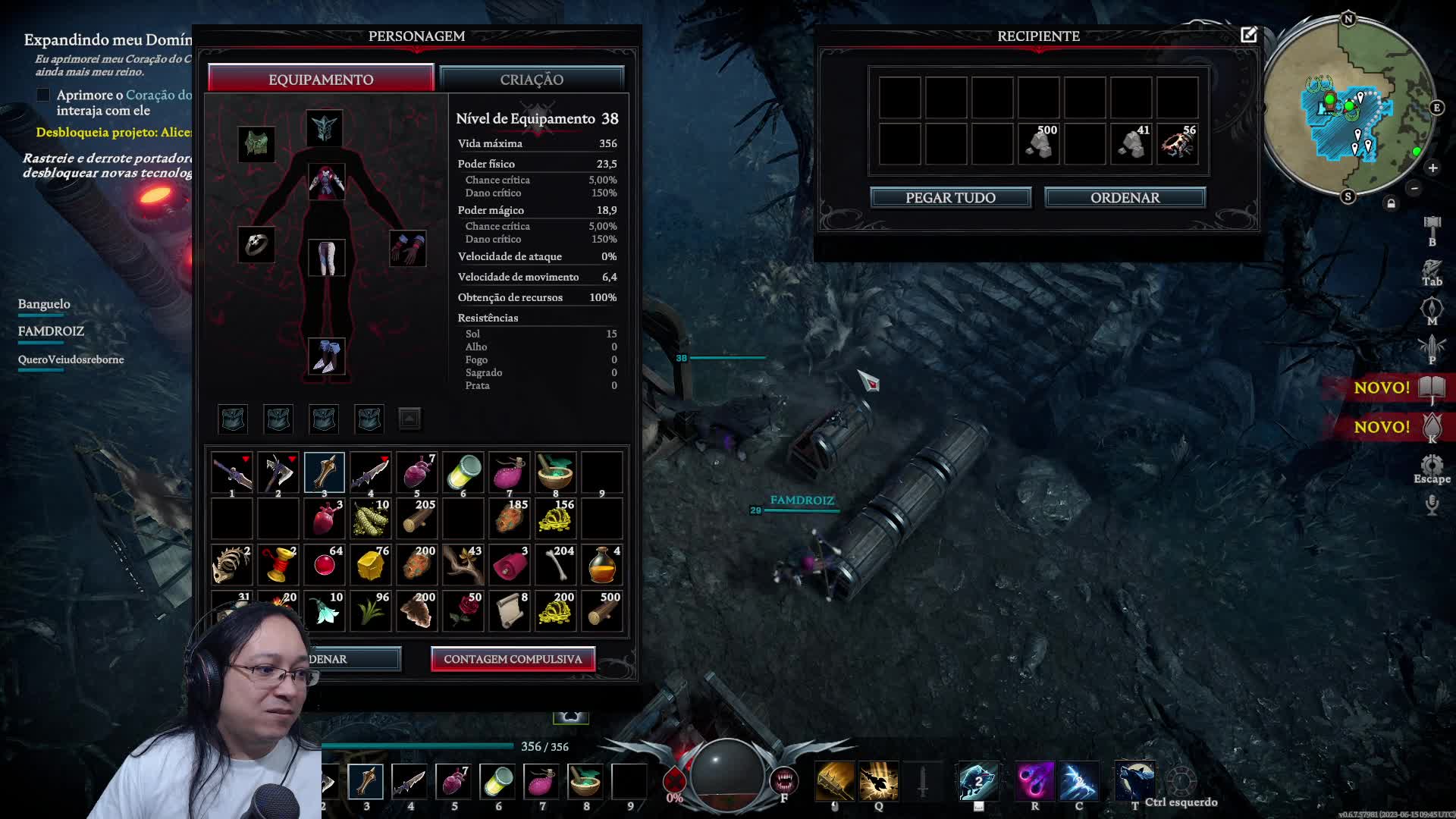Screen dimensions: 1456x819
Task: Sort the container with Ordenar
Action: point(1125,198)
